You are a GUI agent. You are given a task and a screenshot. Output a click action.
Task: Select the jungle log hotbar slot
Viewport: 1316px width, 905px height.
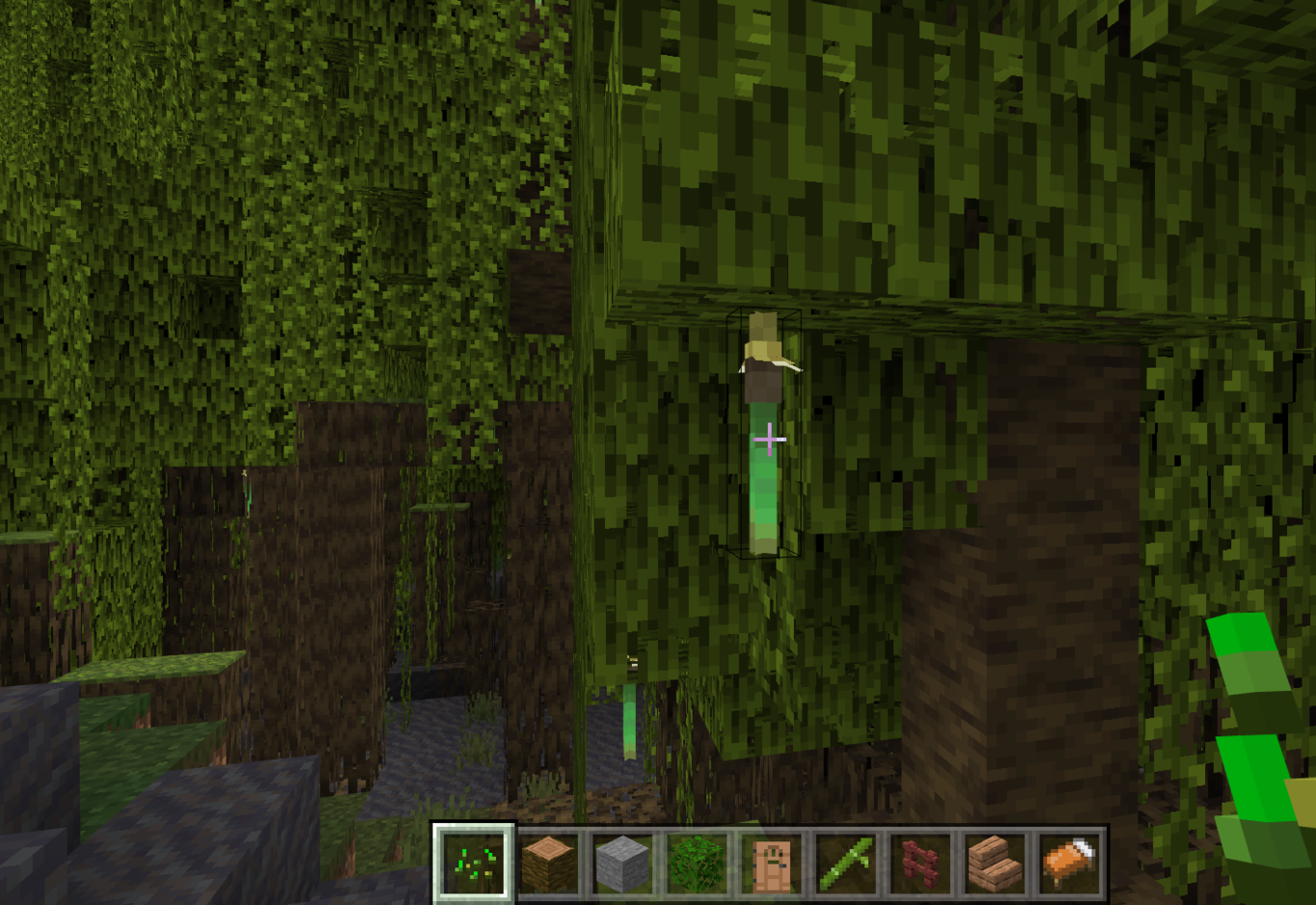point(549,864)
